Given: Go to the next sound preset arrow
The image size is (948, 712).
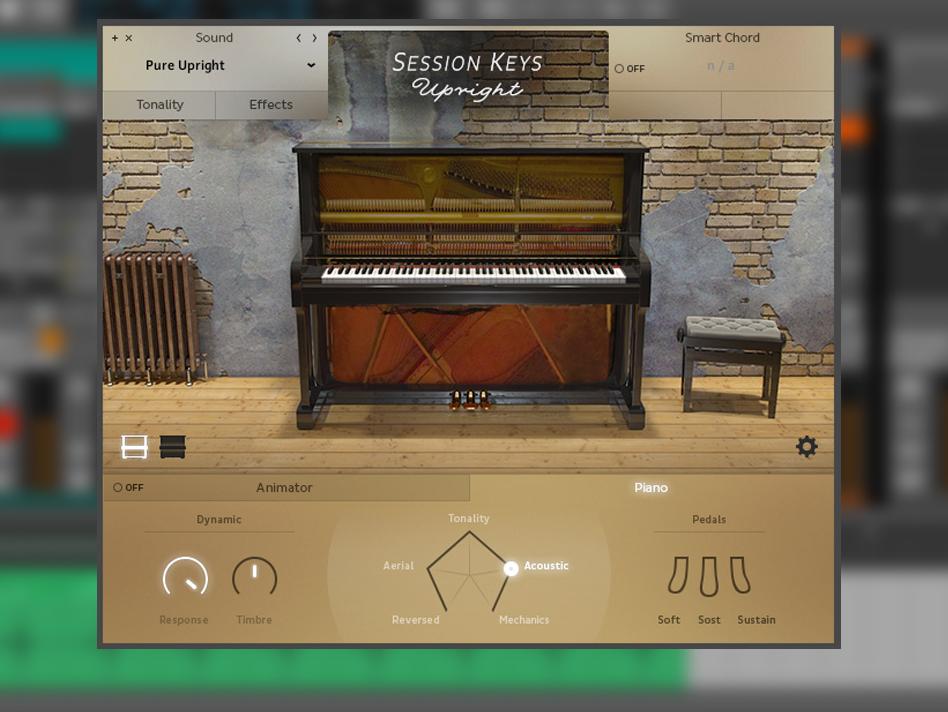Looking at the screenshot, I should point(314,38).
